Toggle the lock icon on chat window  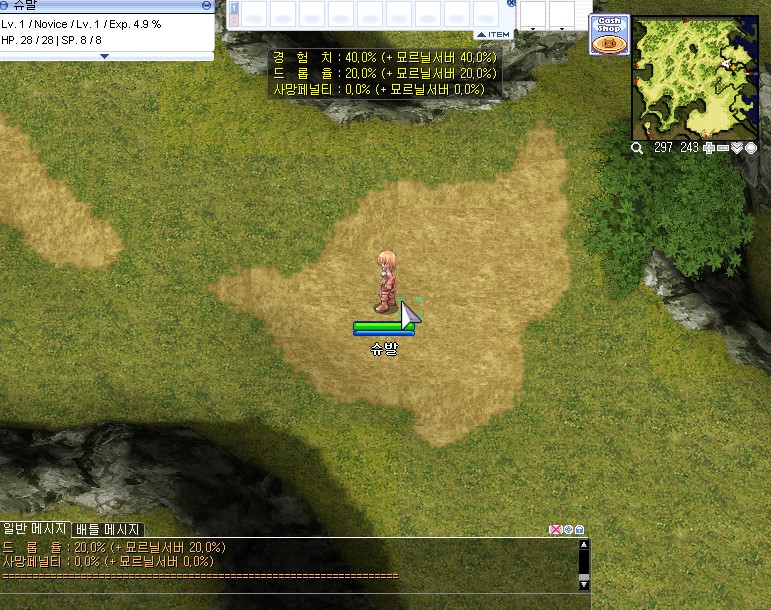click(580, 529)
